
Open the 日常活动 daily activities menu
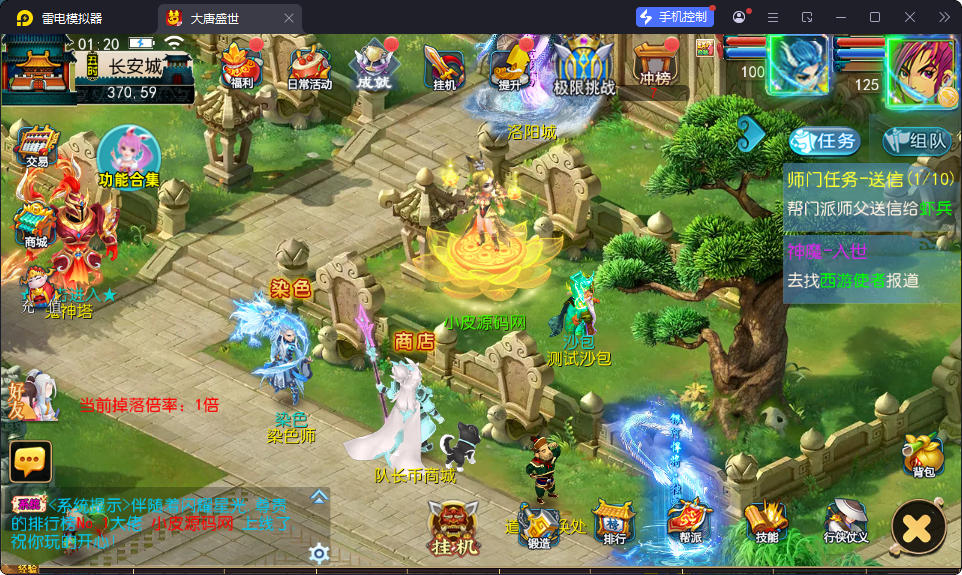point(309,68)
